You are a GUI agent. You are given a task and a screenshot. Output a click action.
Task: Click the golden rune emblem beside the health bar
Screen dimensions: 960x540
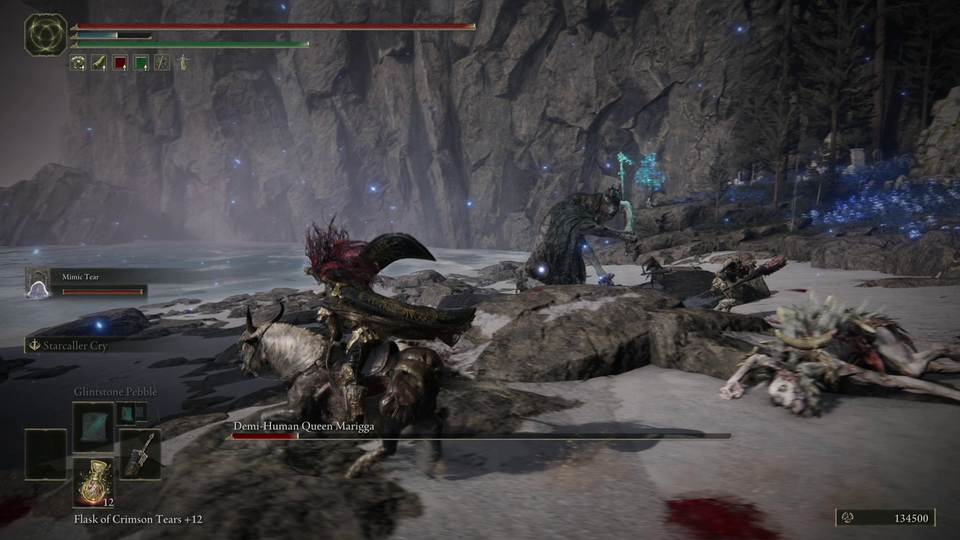[x=45, y=35]
